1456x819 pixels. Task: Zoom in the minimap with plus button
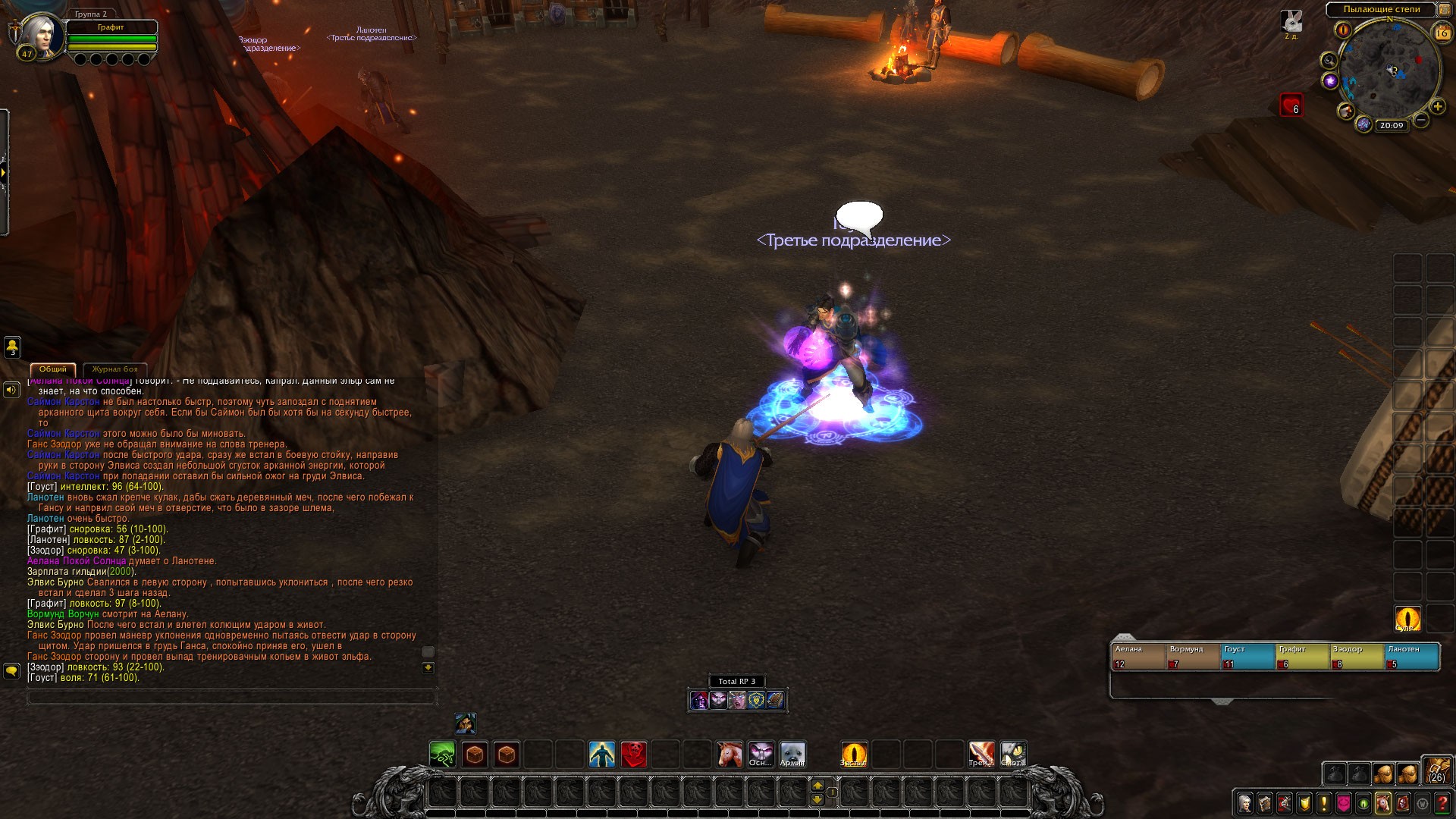(1437, 107)
